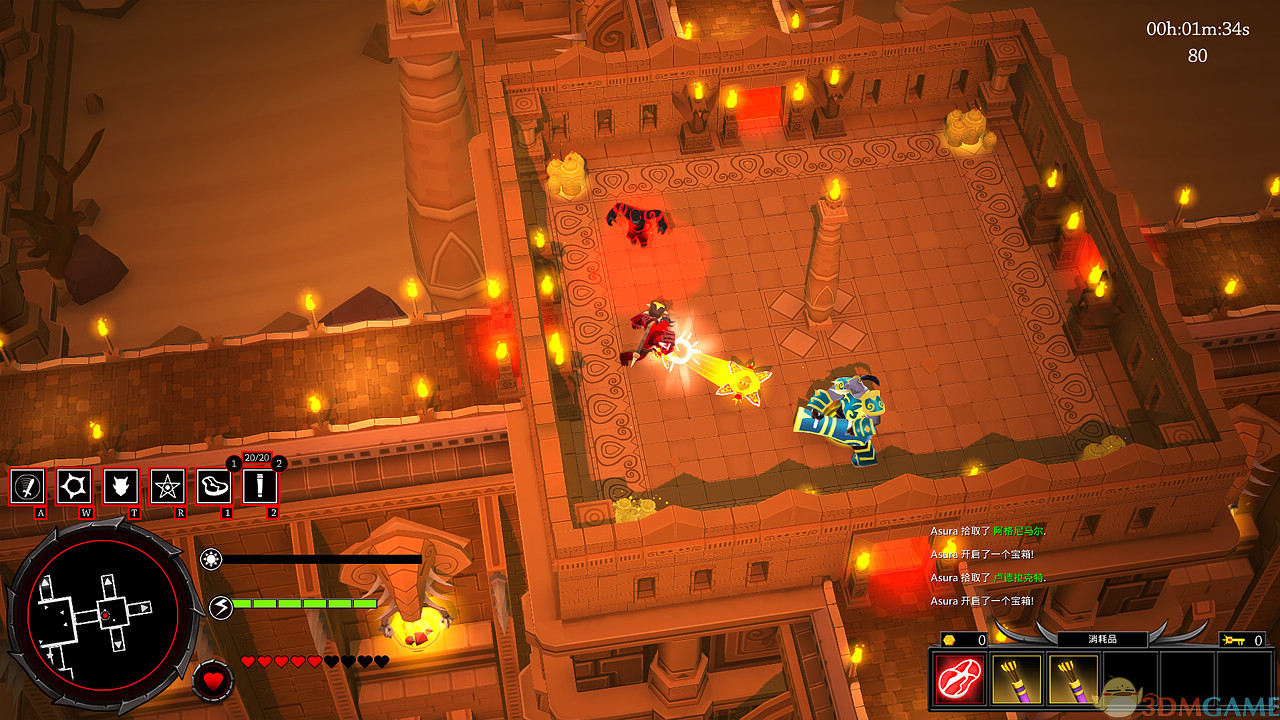Click the player marker on the minimap
Viewport: 1280px width, 720px height.
click(103, 614)
